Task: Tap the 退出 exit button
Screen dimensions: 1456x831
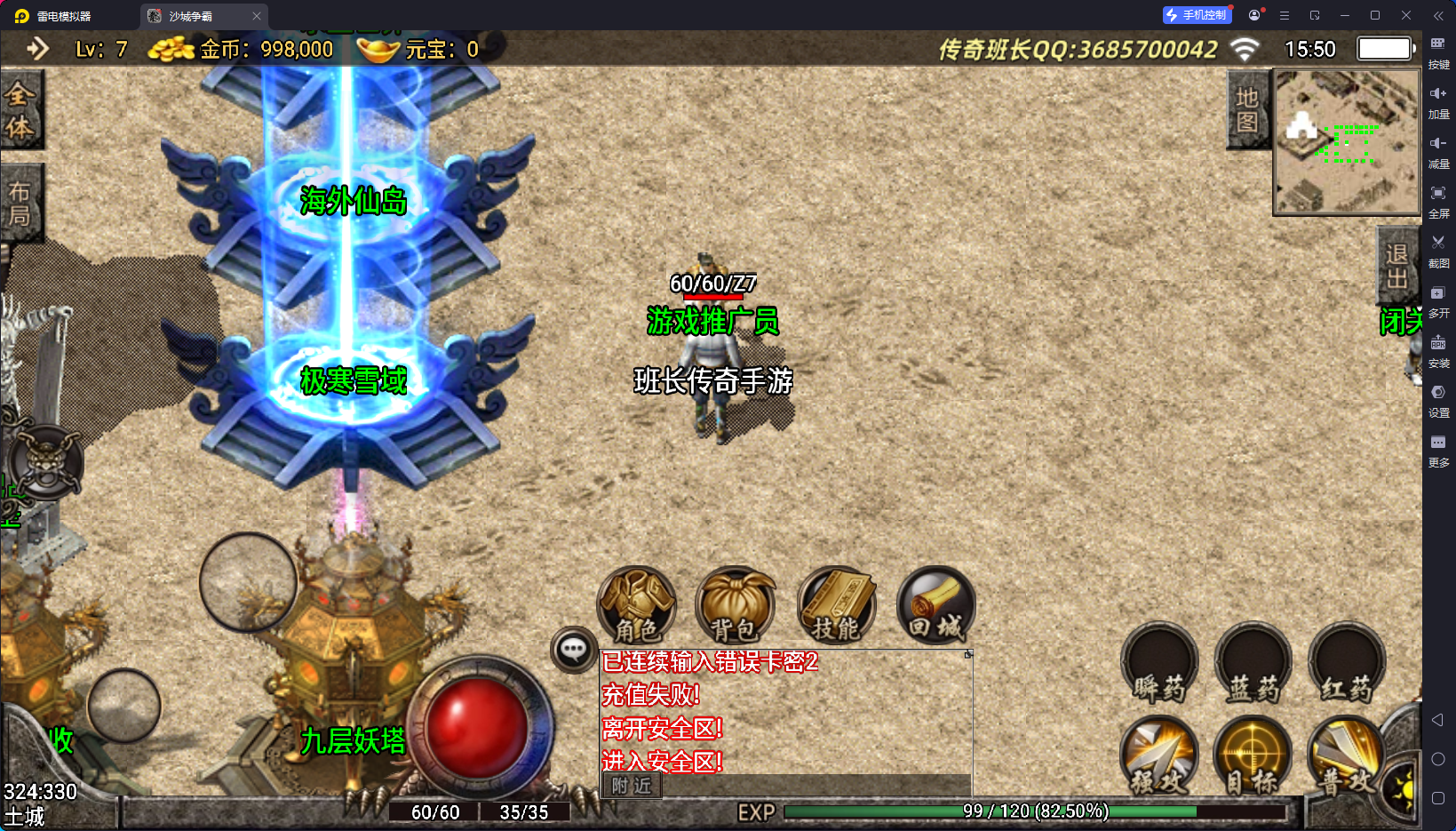Action: pos(1396,267)
